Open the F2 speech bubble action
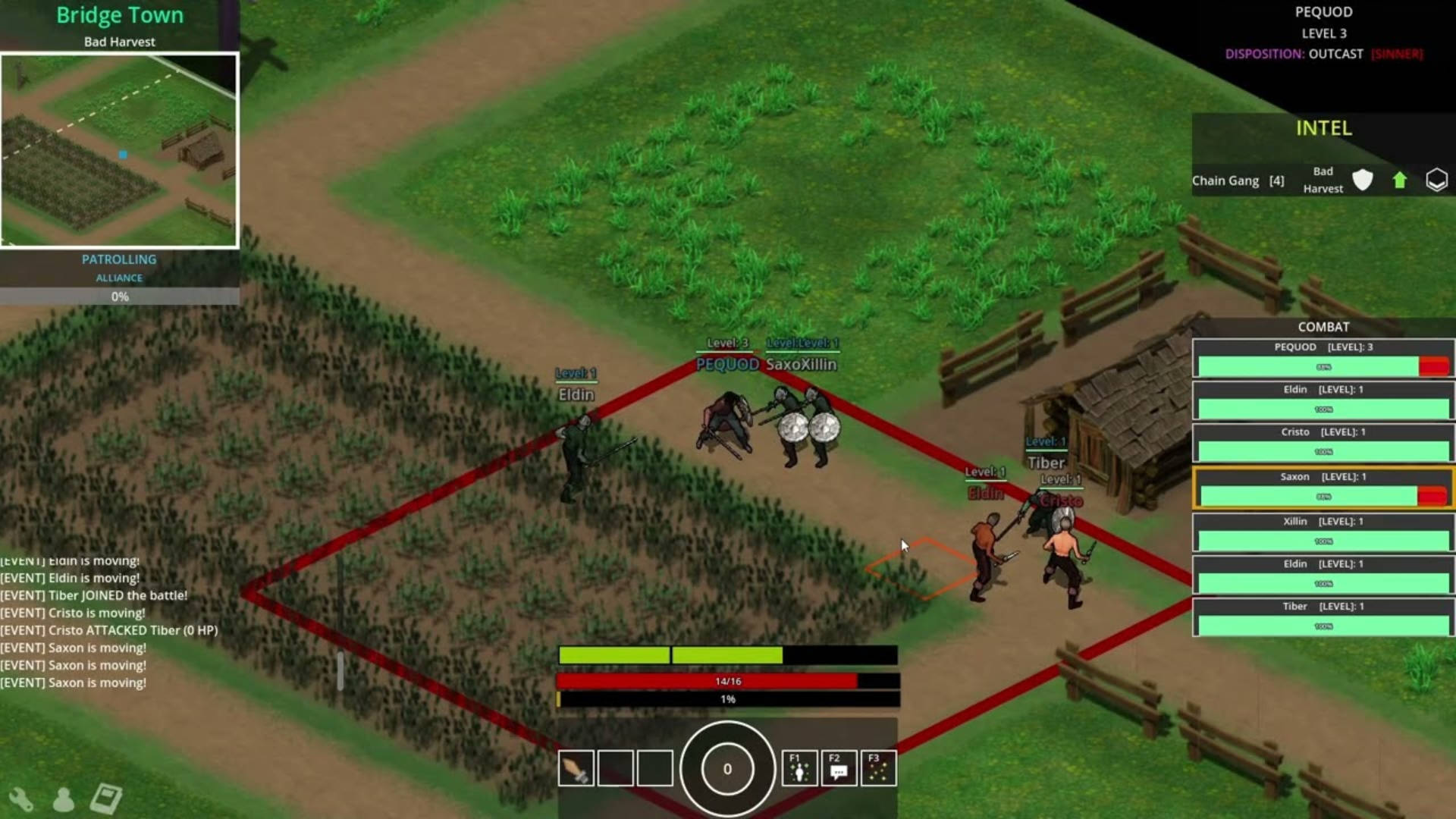The image size is (1456, 819). pyautogui.click(x=839, y=768)
